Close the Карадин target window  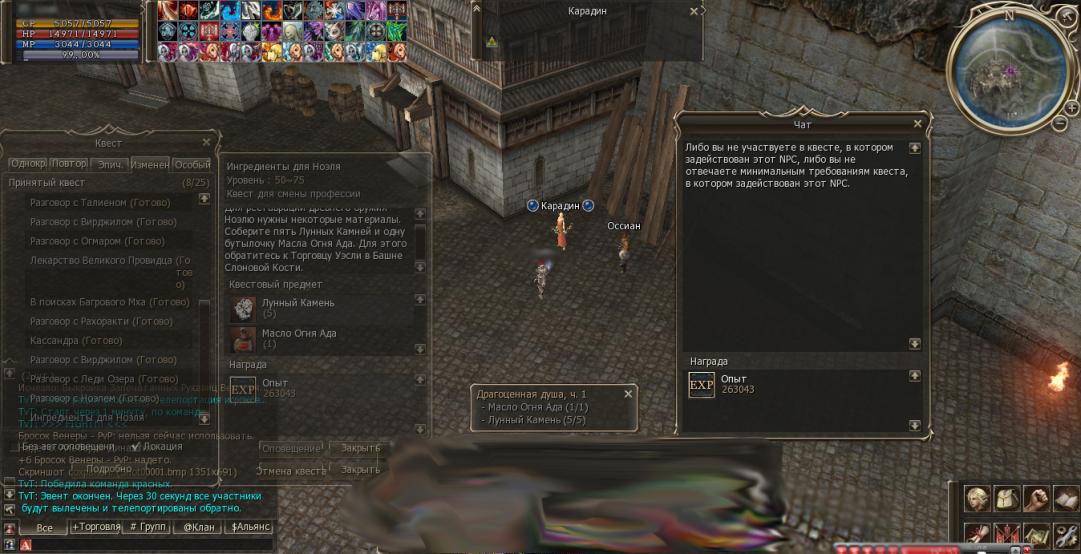[x=695, y=11]
